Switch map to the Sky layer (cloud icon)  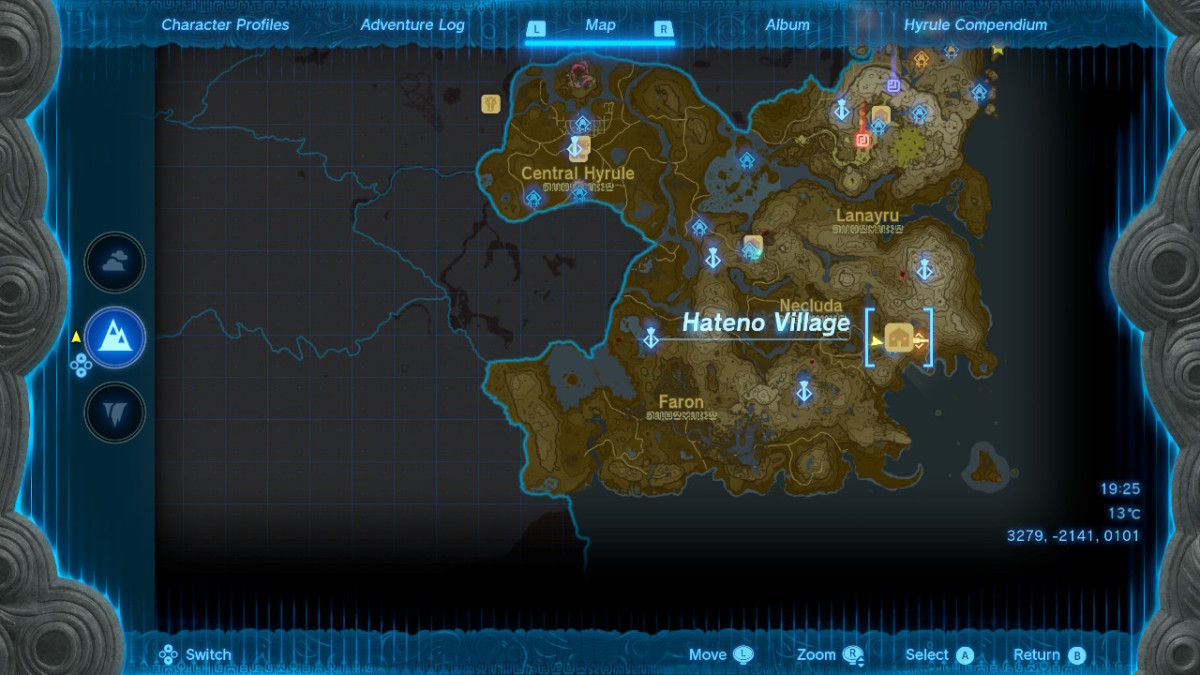coord(115,263)
